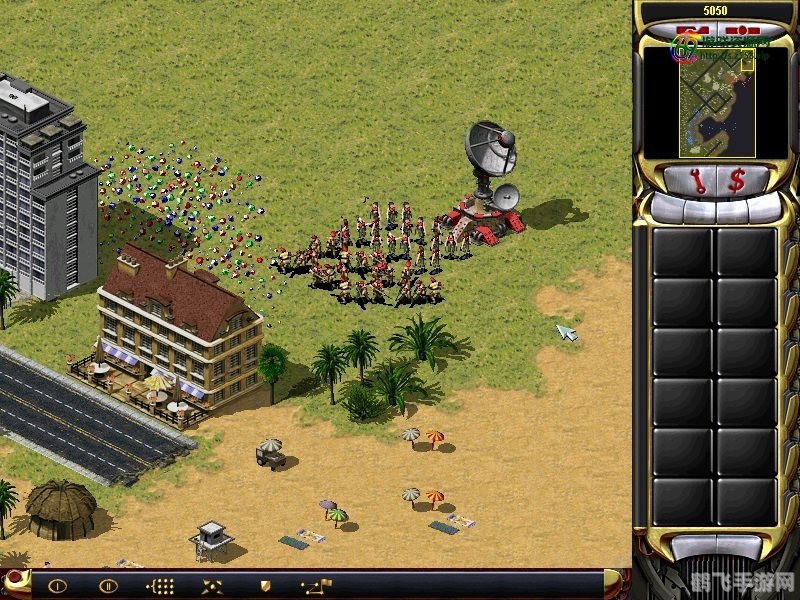Toggle the shield guard command
Viewport: 800px width, 600px height.
pyautogui.click(x=265, y=586)
